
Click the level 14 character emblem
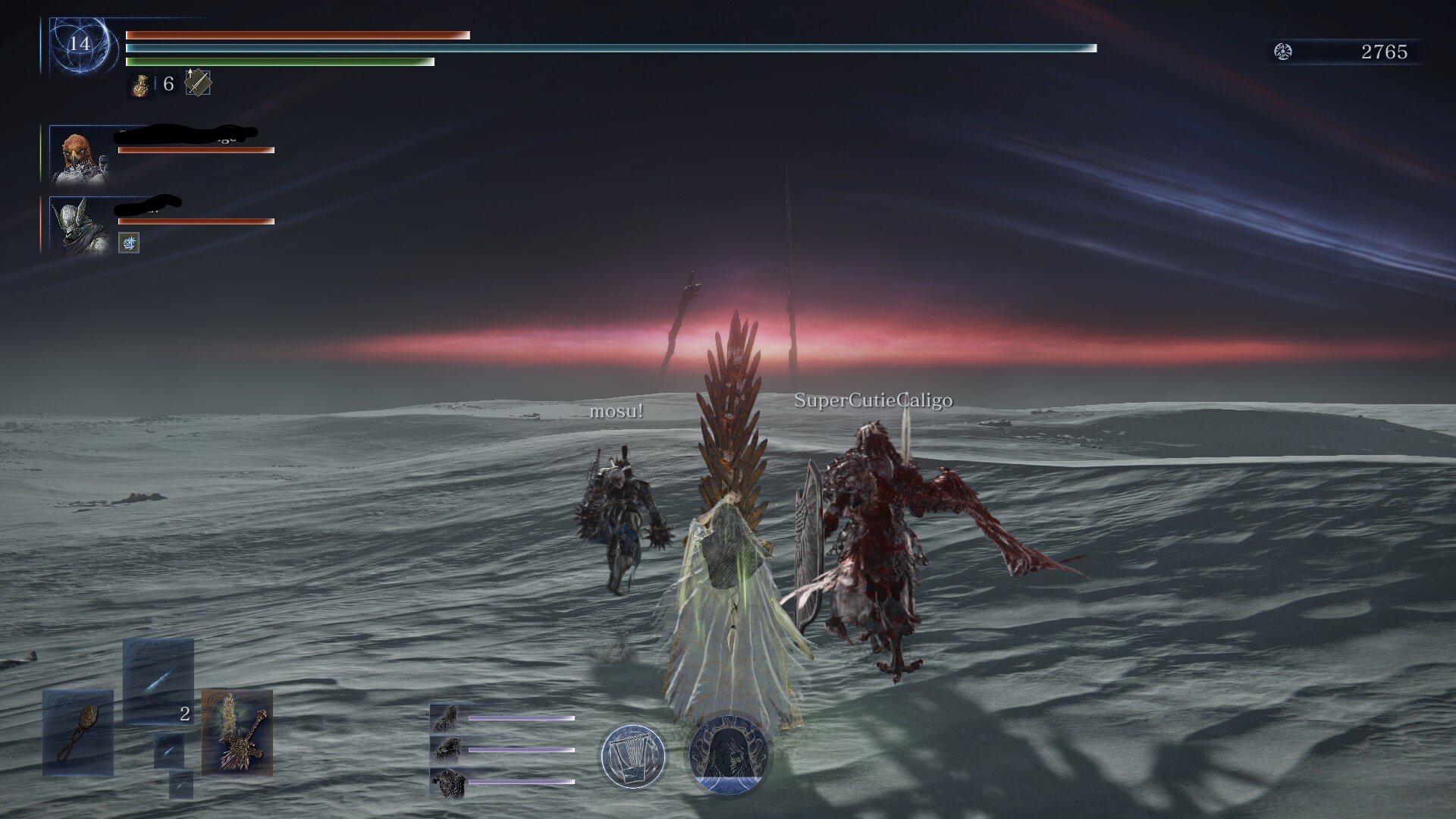point(80,45)
